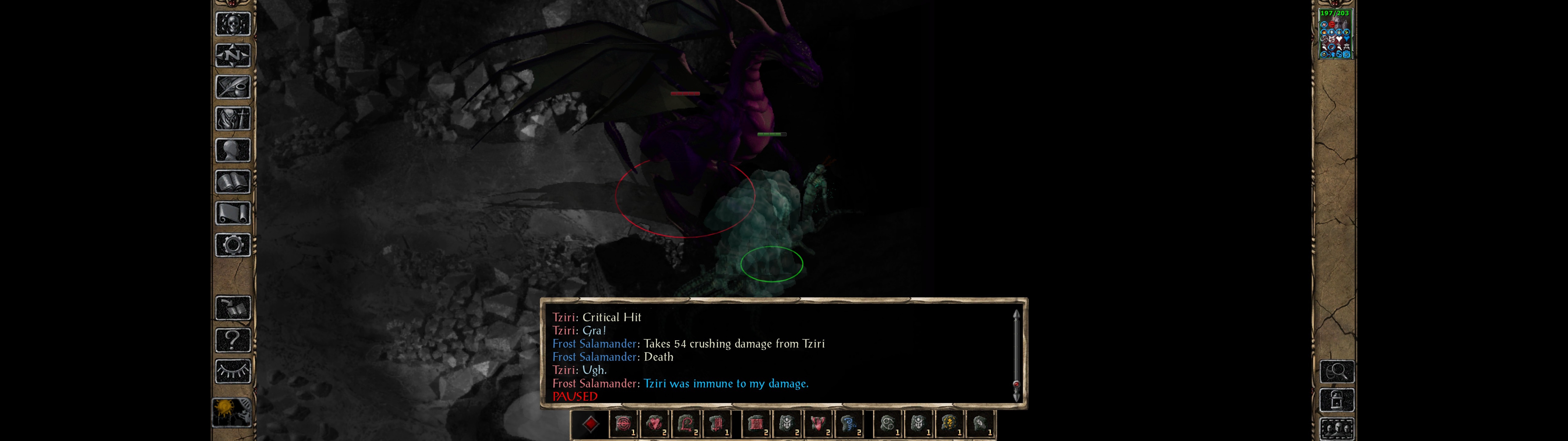This screenshot has width=1568, height=441.
Task: Show help with the question mark button
Action: 233,340
